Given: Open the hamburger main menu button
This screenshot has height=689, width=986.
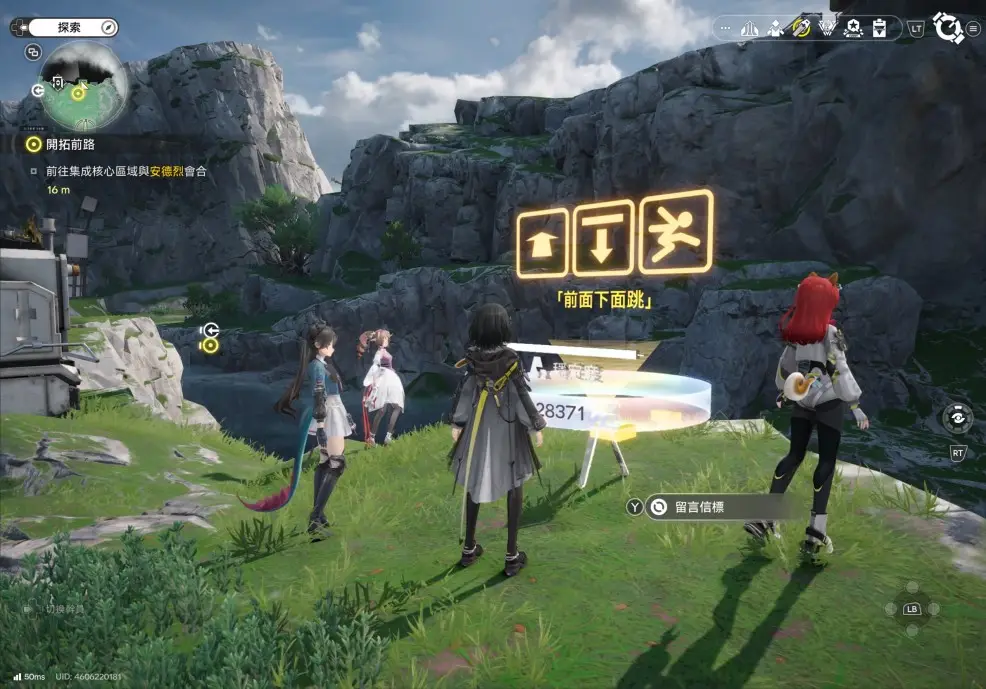Looking at the screenshot, I should pos(973,28).
